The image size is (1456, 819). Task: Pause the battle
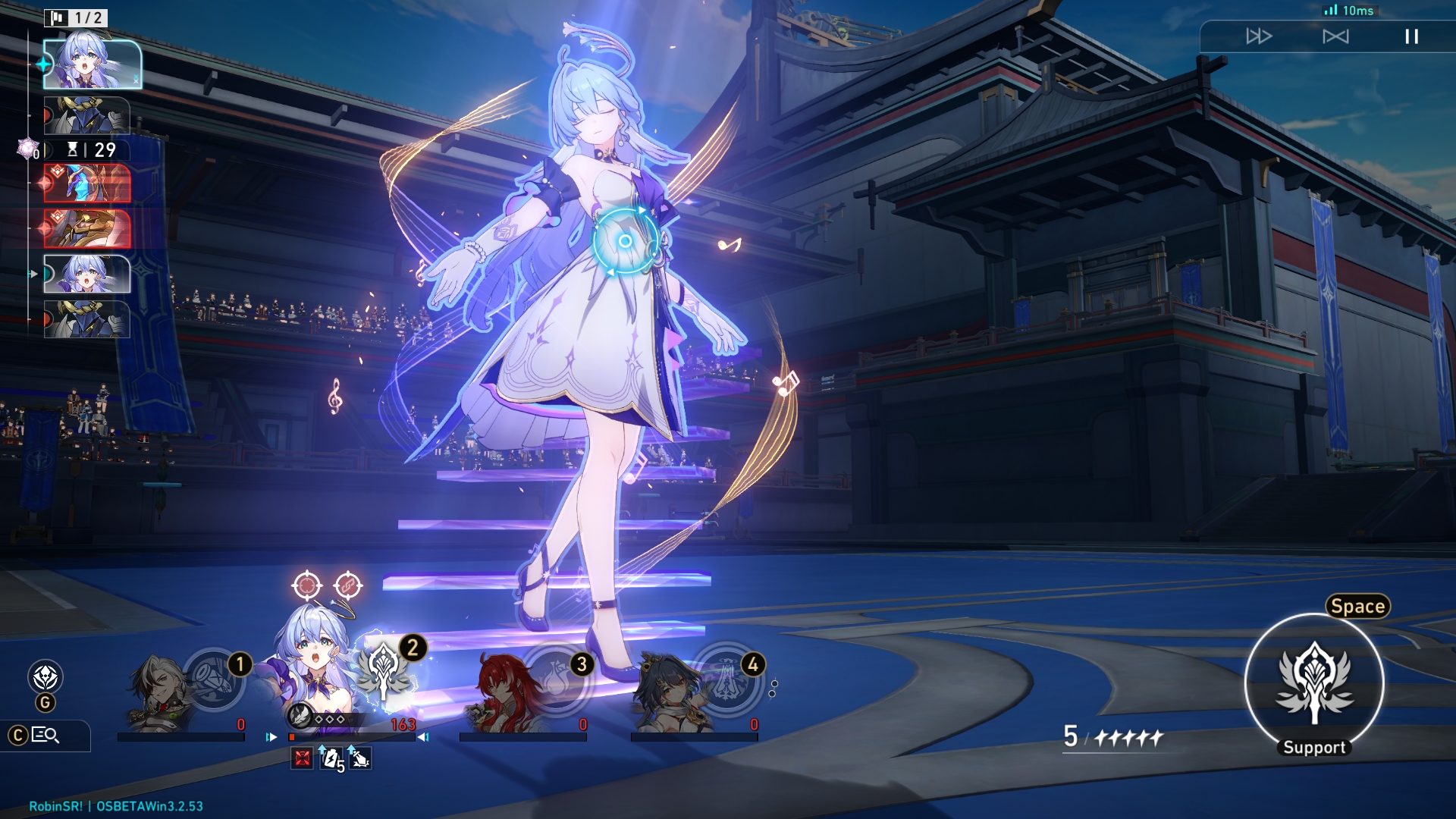click(1410, 35)
